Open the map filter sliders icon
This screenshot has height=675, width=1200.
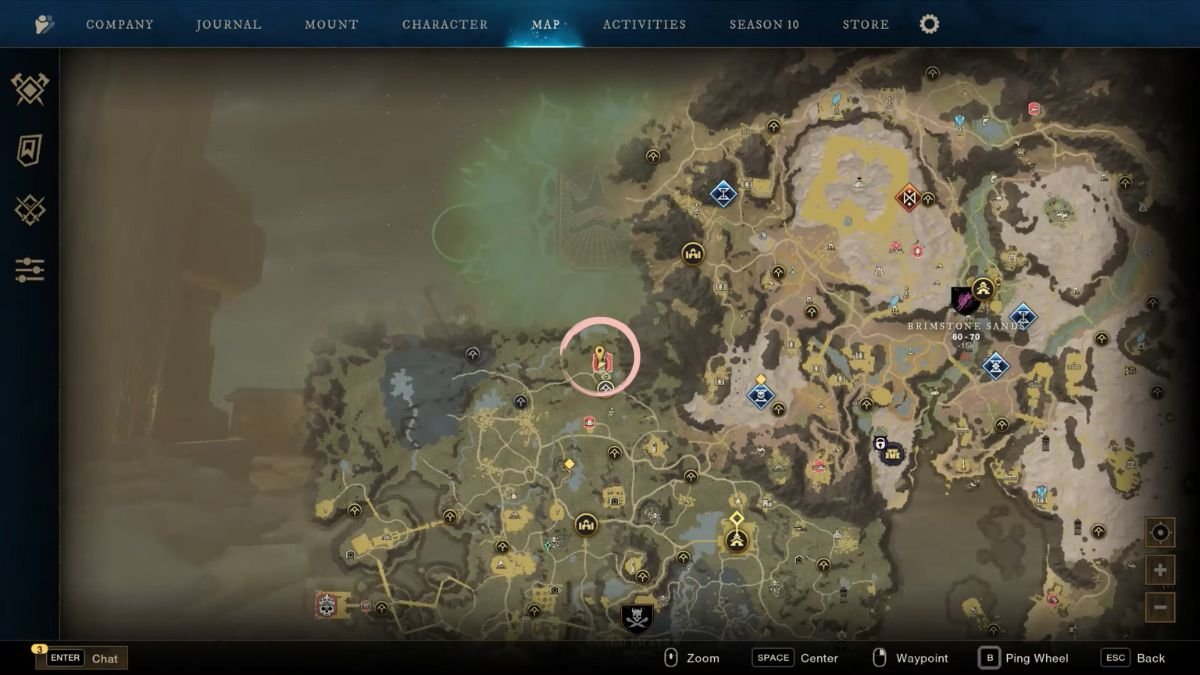click(x=29, y=270)
